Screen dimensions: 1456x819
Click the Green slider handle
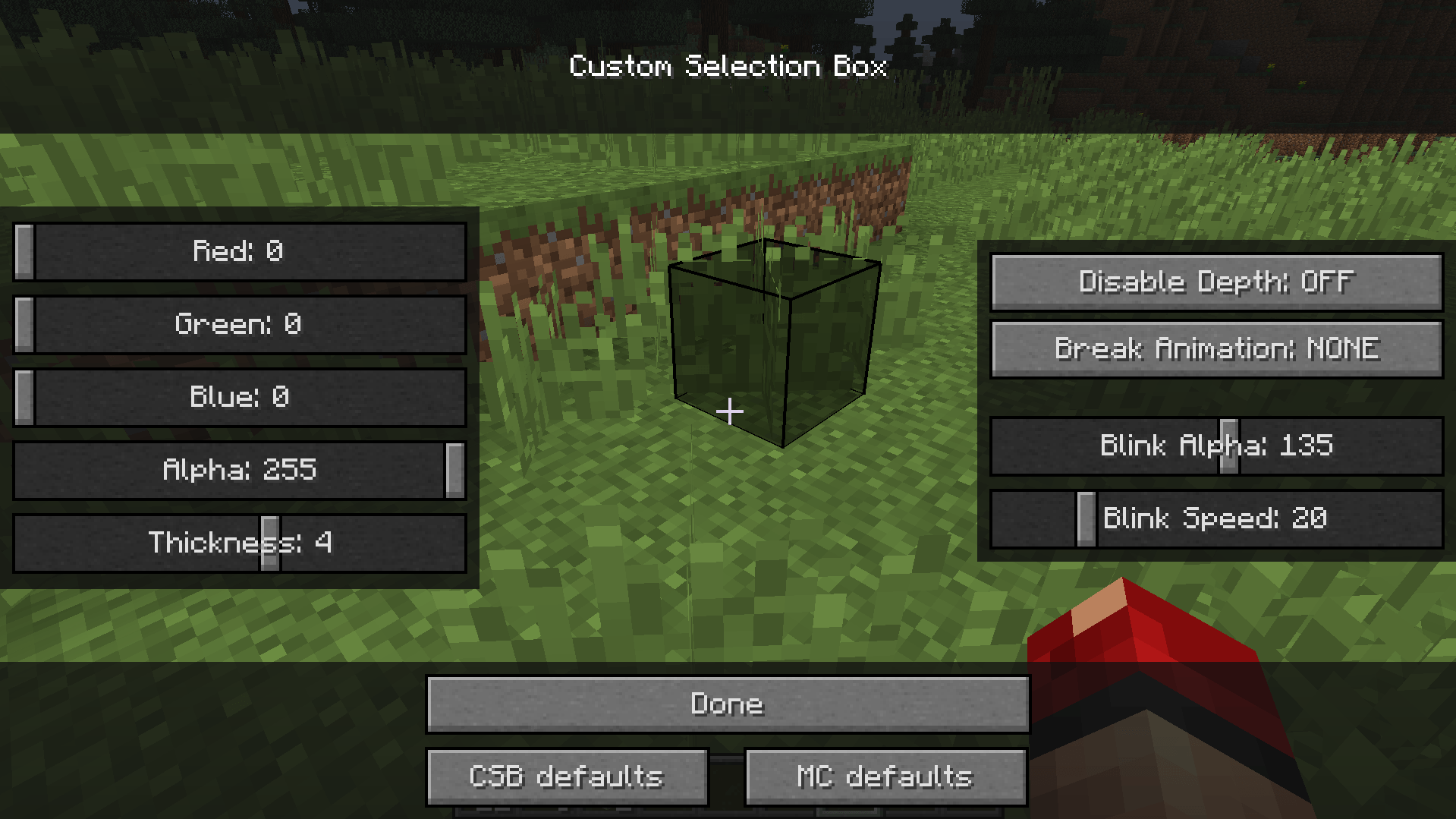(25, 324)
